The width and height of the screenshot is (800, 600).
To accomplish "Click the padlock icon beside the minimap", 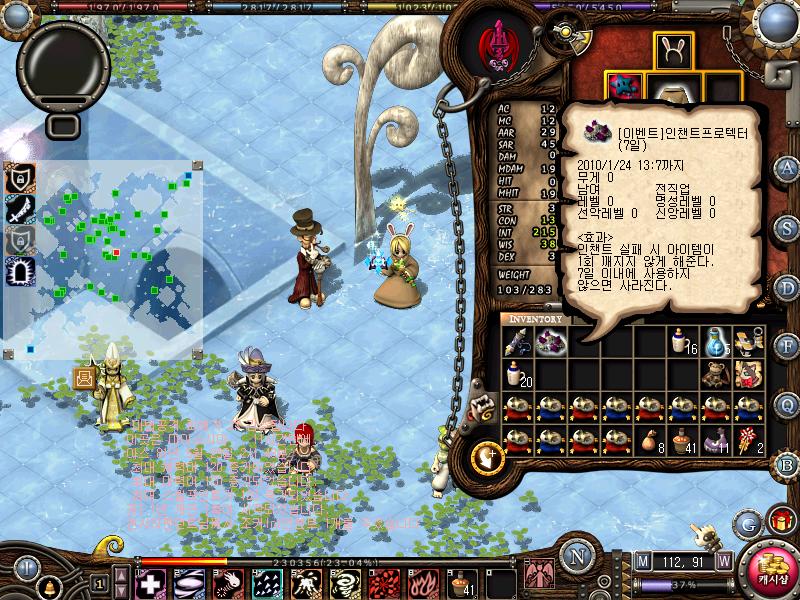I will click(x=19, y=178).
